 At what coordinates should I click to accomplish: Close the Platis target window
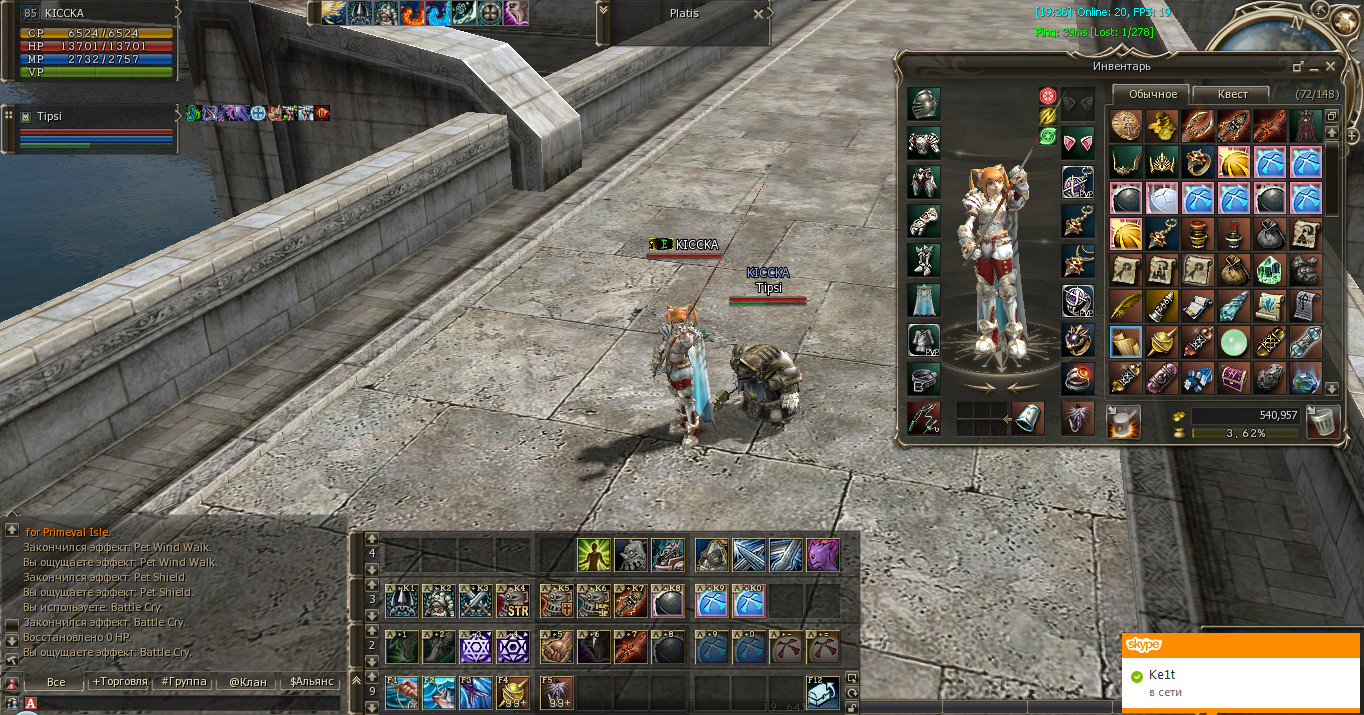(x=758, y=14)
